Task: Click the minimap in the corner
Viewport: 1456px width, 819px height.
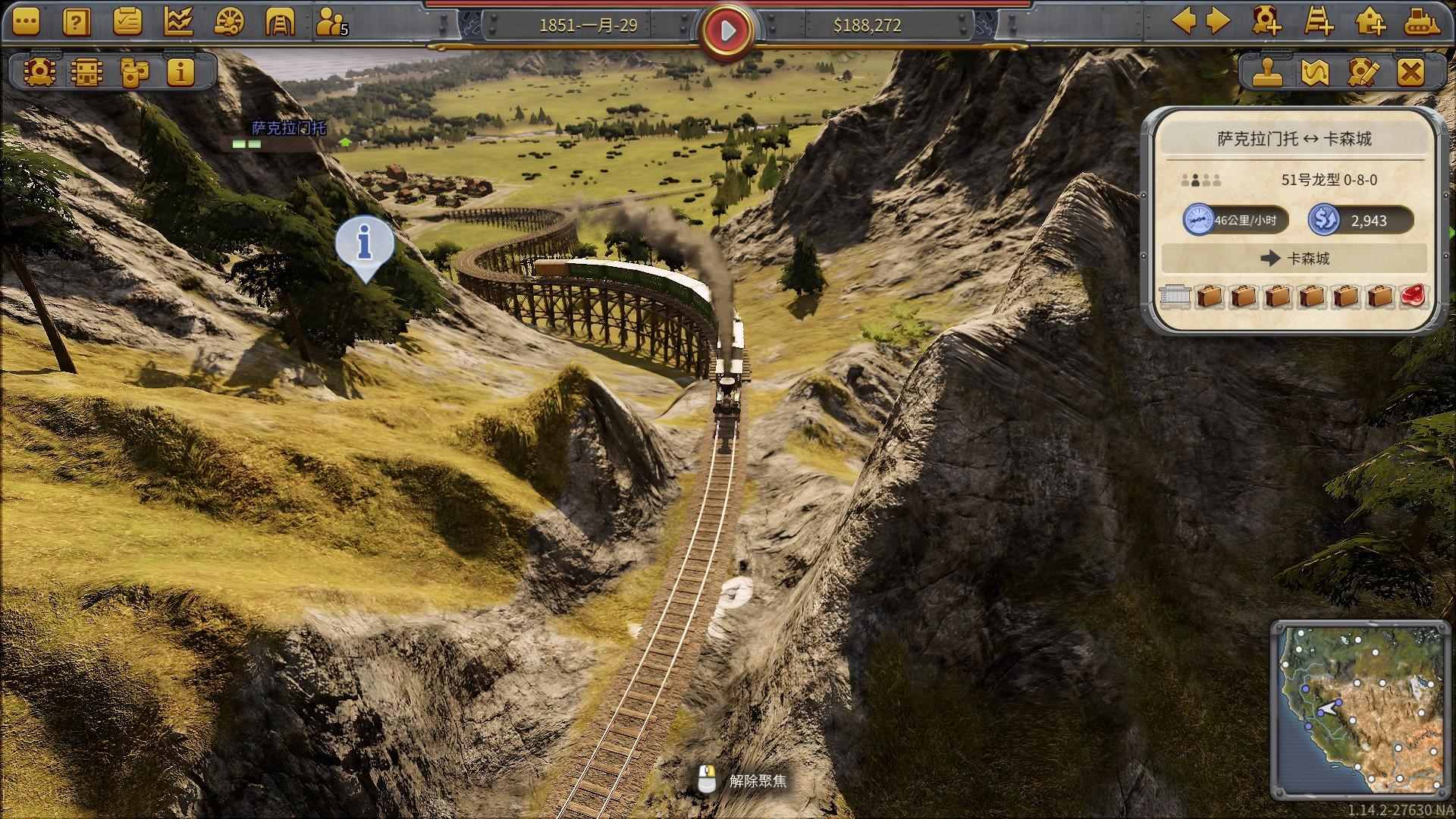Action: coord(1357,709)
